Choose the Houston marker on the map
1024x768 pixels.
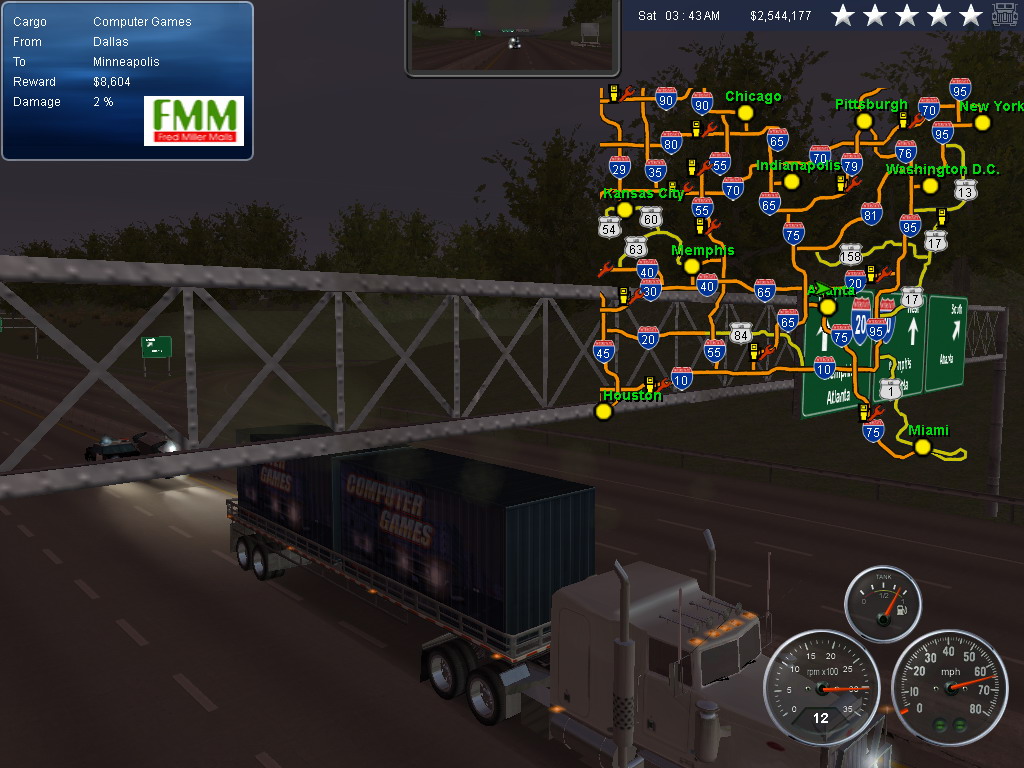coord(603,411)
